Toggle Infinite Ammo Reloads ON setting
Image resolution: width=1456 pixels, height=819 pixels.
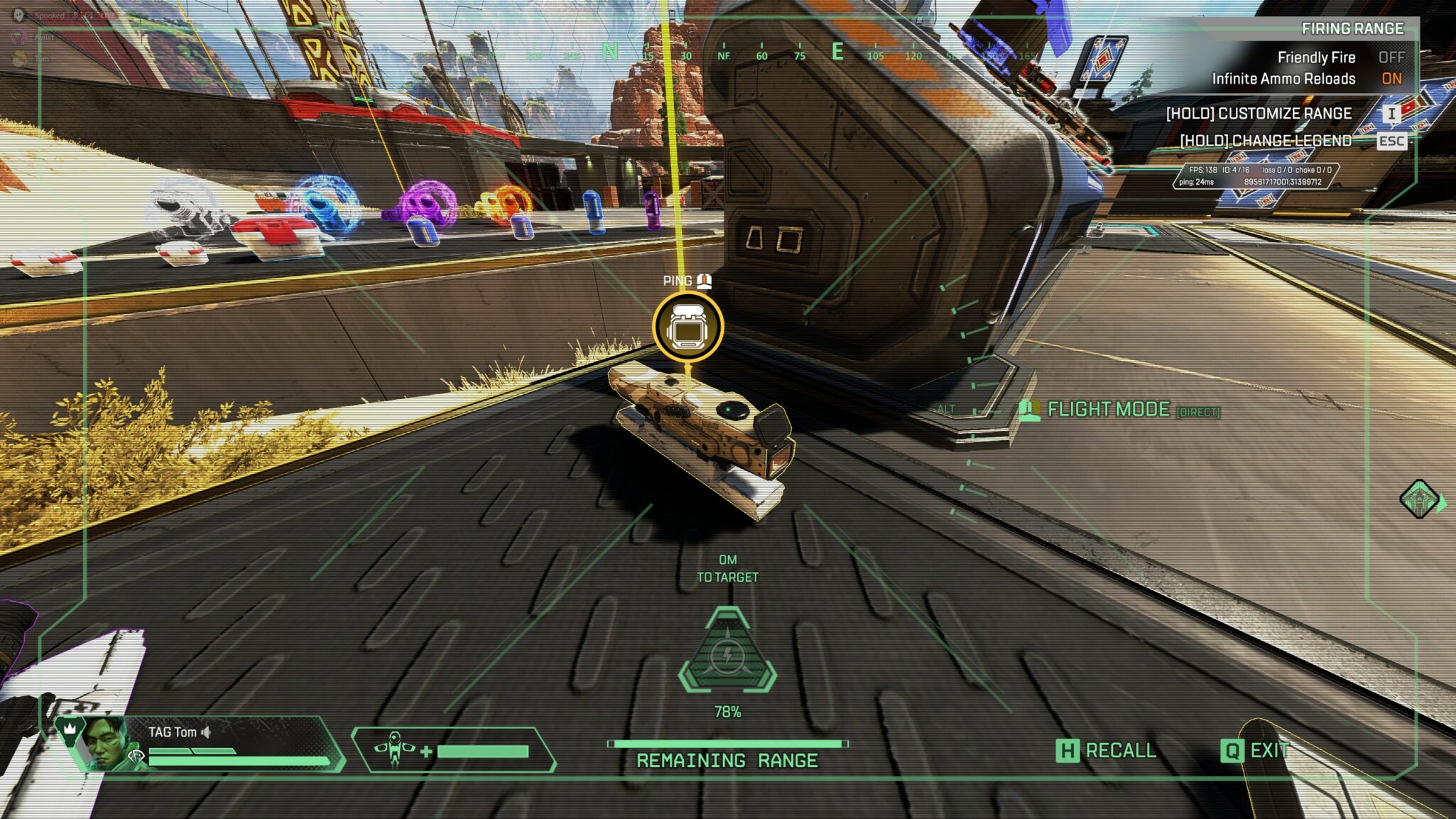pos(1391,79)
